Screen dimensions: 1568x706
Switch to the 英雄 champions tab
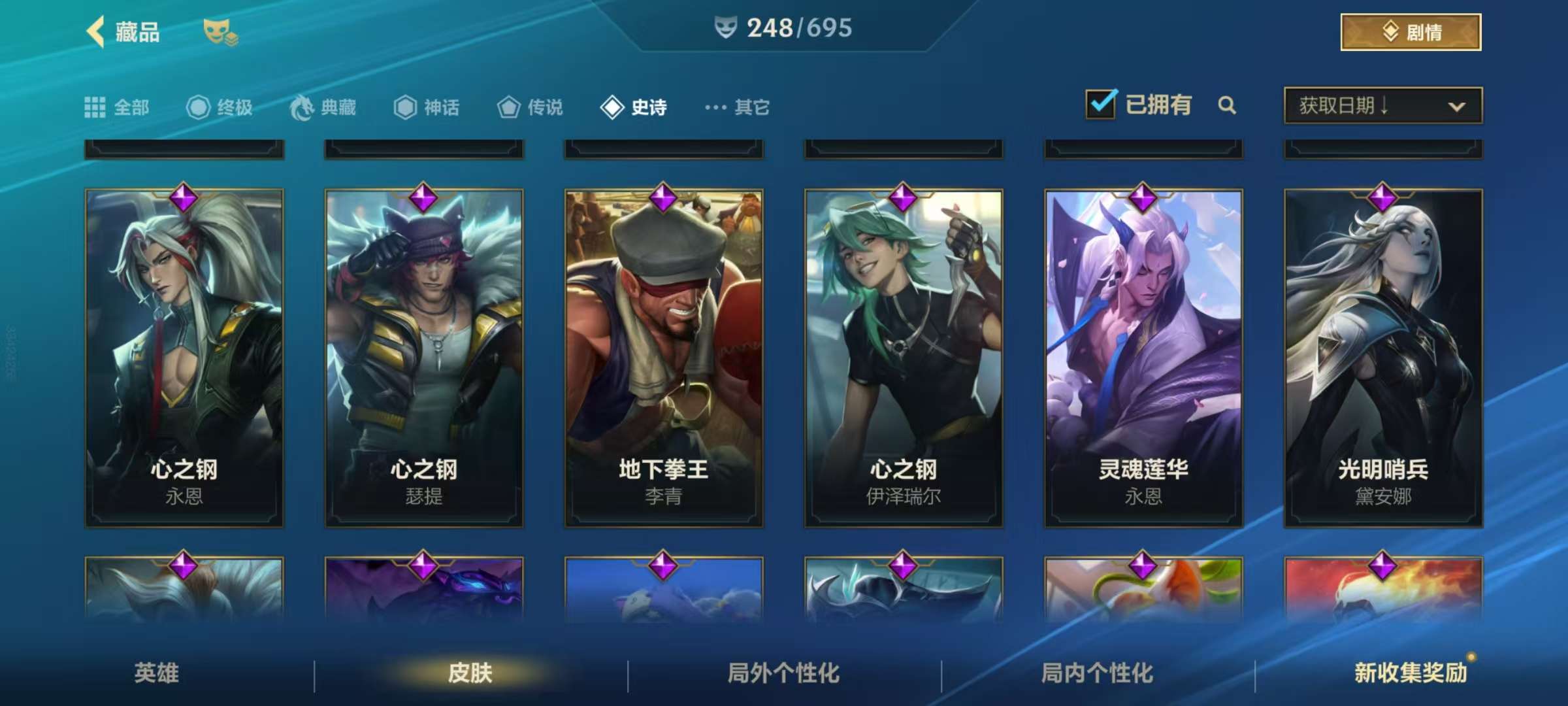(x=157, y=673)
